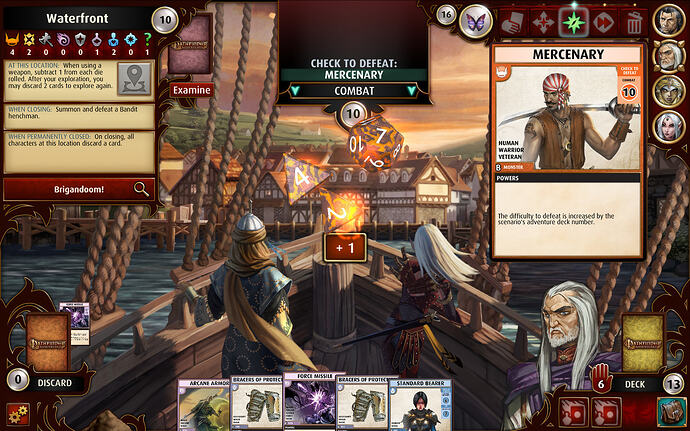Activate the green compass star phase

tap(573, 20)
